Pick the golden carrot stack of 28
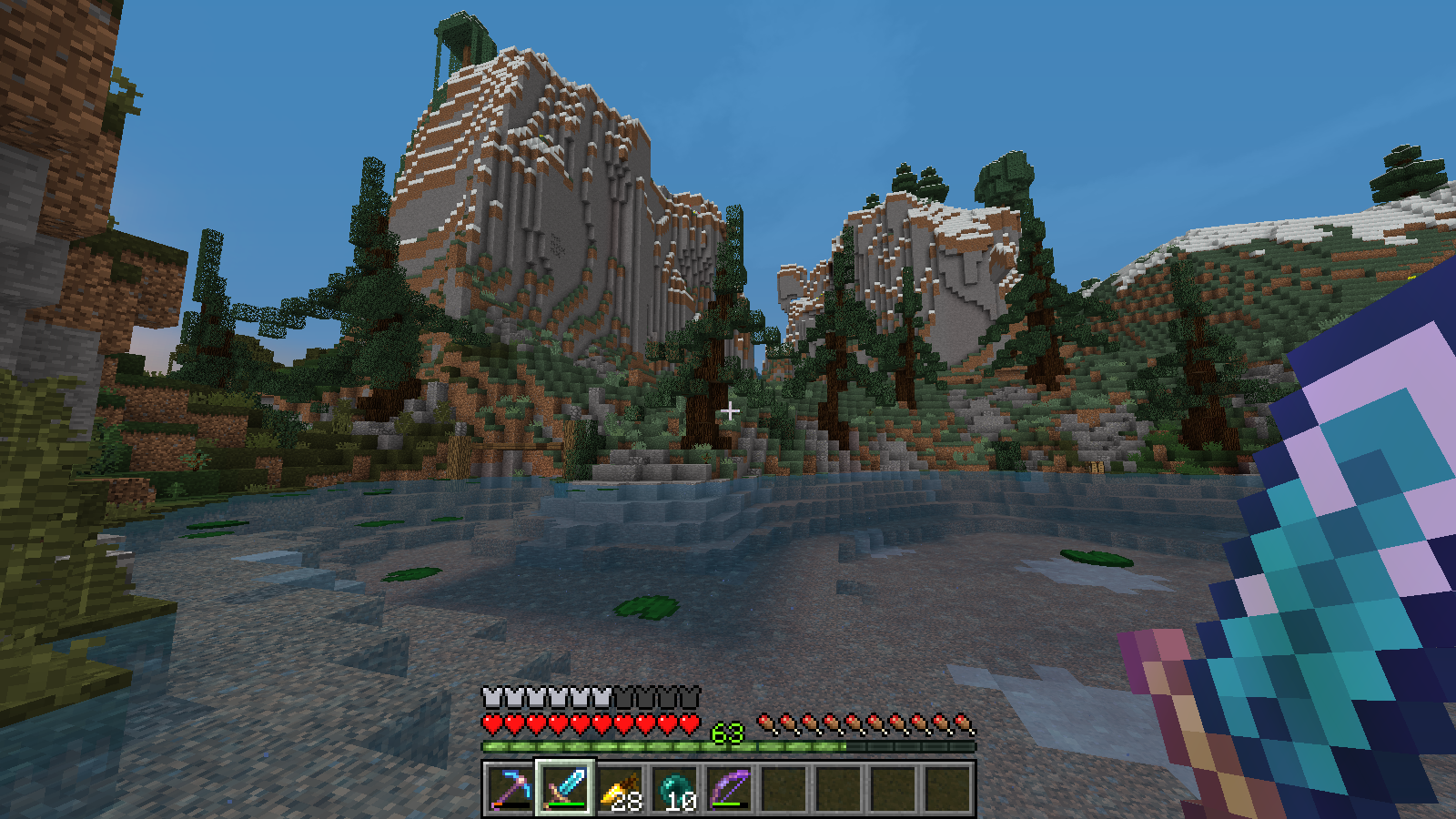1456x819 pixels. [620, 788]
